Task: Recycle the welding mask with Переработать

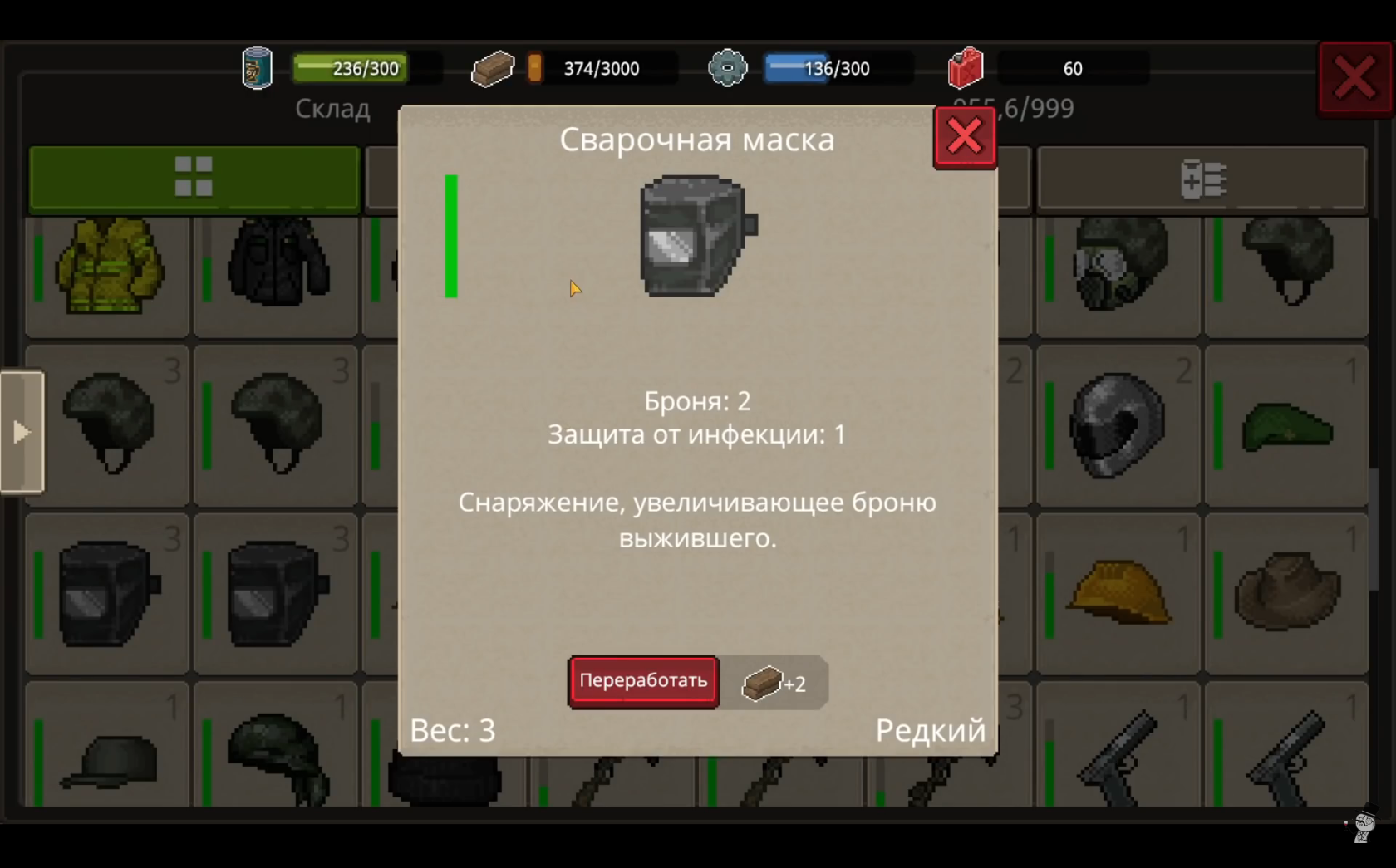Action: [x=643, y=681]
